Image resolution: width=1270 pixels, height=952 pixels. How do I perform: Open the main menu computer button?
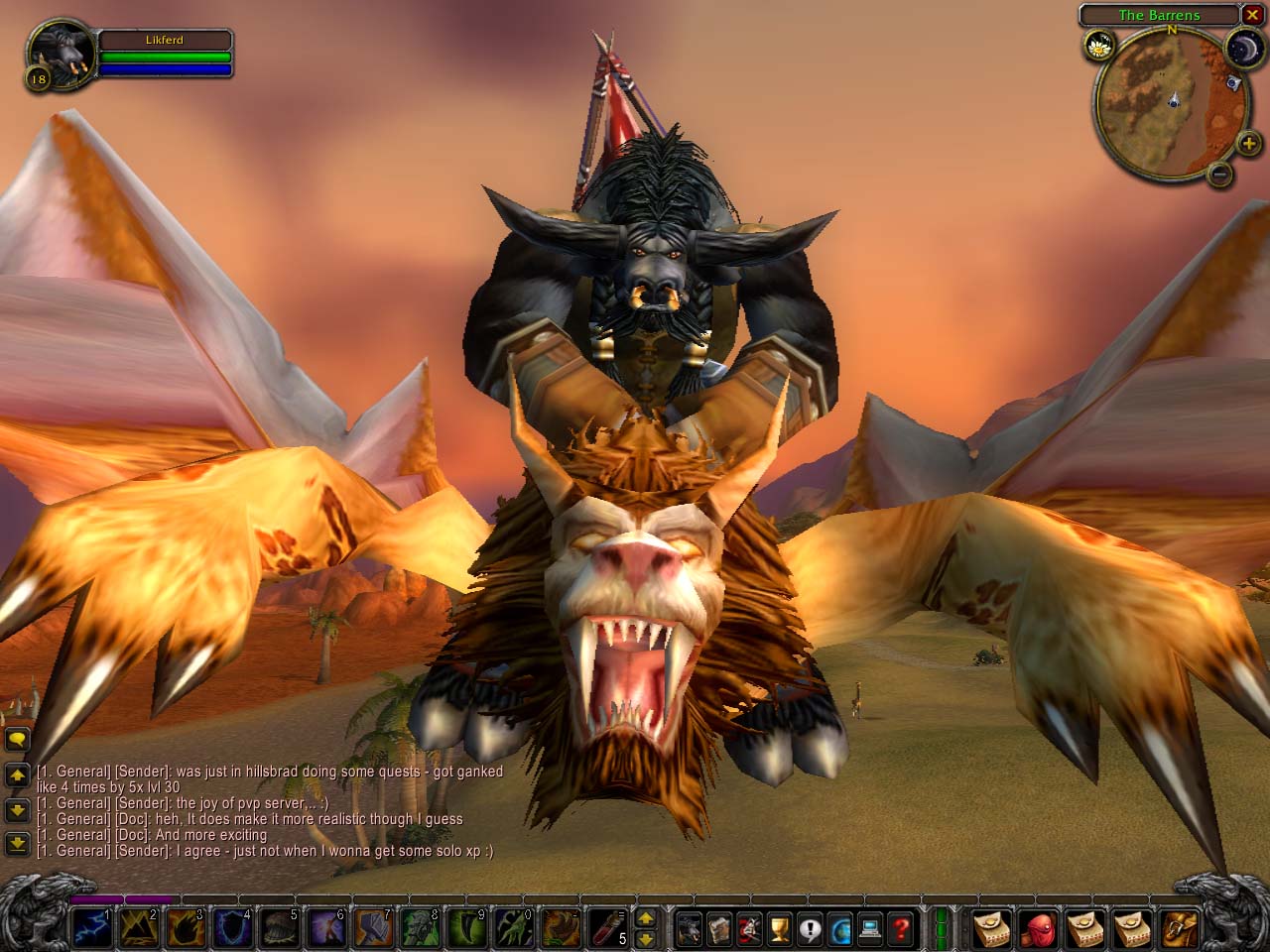[870, 929]
